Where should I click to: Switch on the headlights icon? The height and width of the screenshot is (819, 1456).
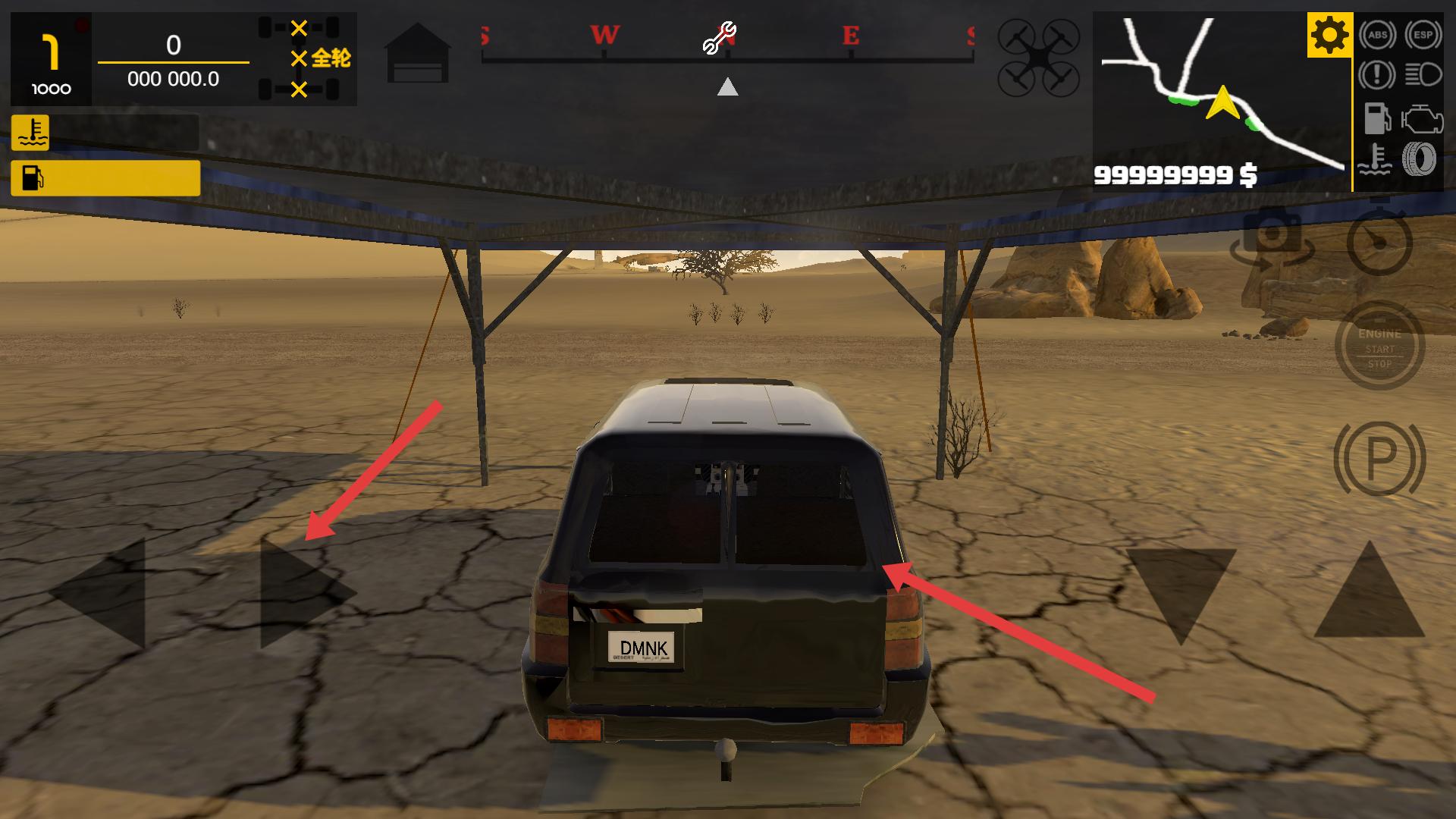[x=1423, y=75]
